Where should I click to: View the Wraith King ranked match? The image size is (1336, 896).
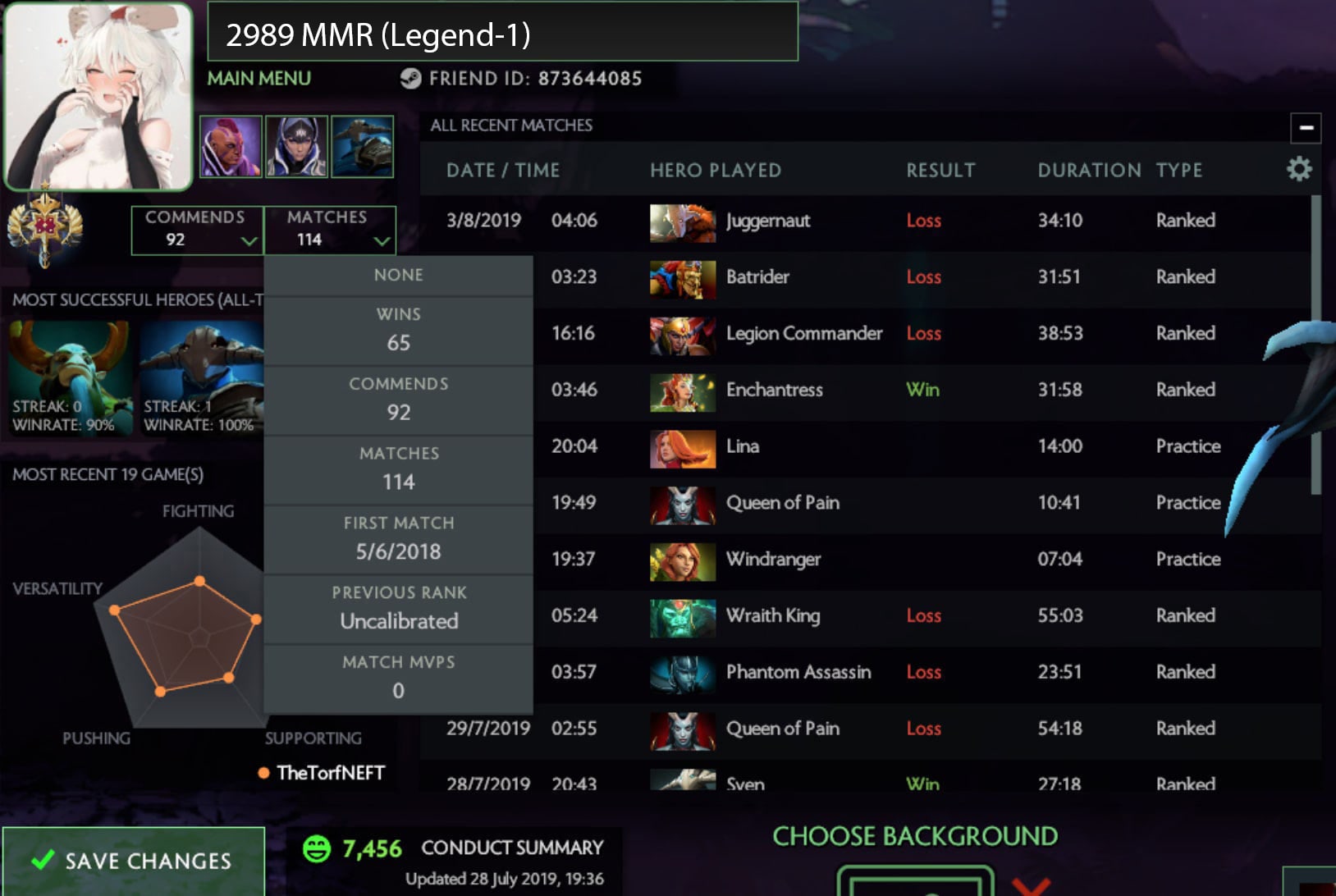pyautogui.click(x=862, y=616)
